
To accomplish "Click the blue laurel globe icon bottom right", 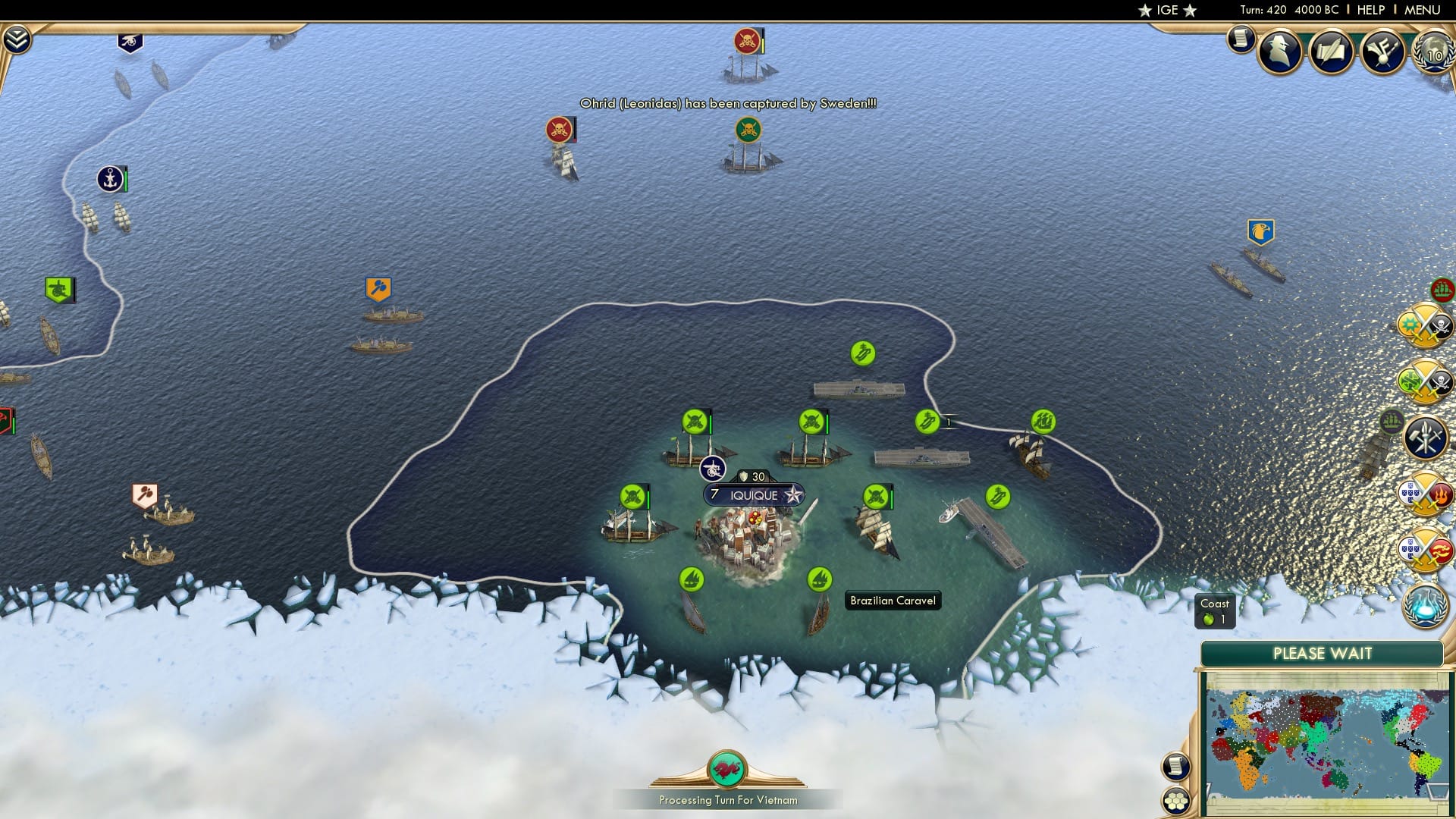I will point(1423,608).
